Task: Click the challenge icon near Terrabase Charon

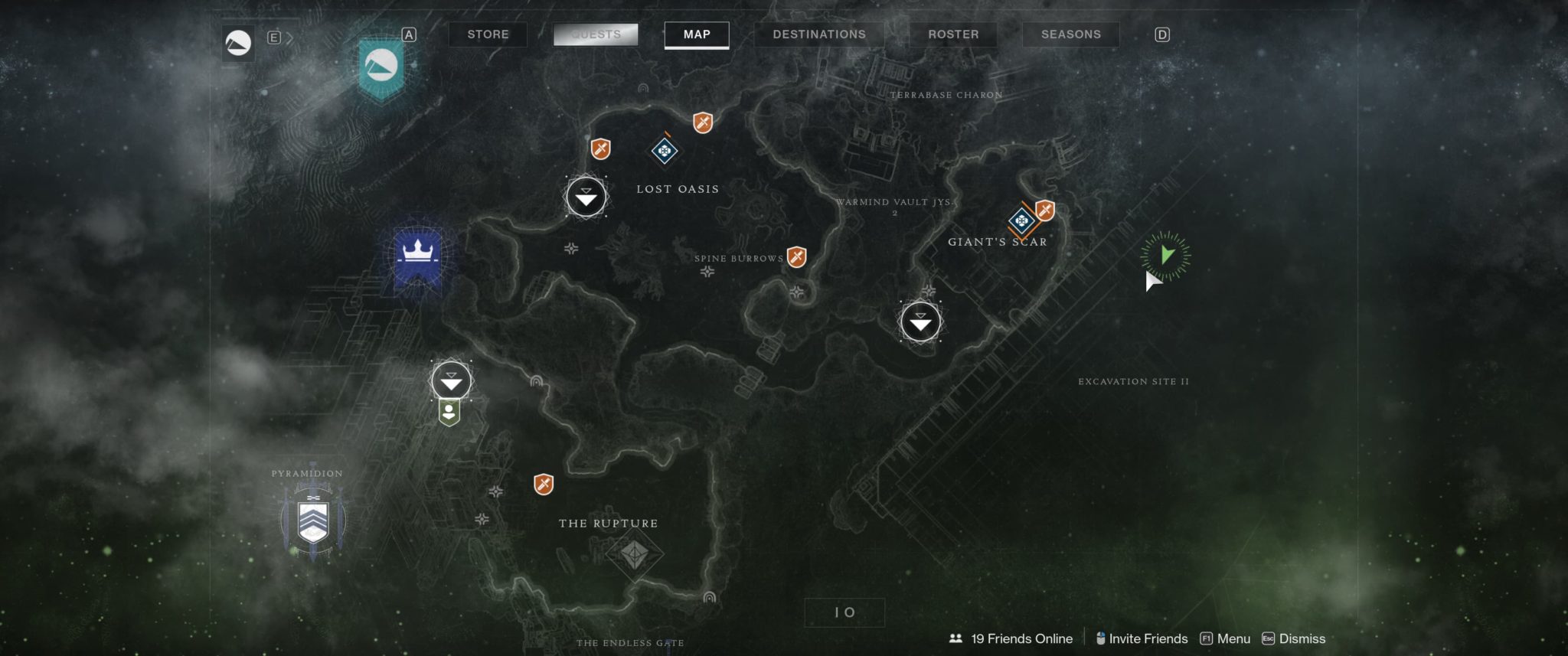Action: (x=701, y=121)
